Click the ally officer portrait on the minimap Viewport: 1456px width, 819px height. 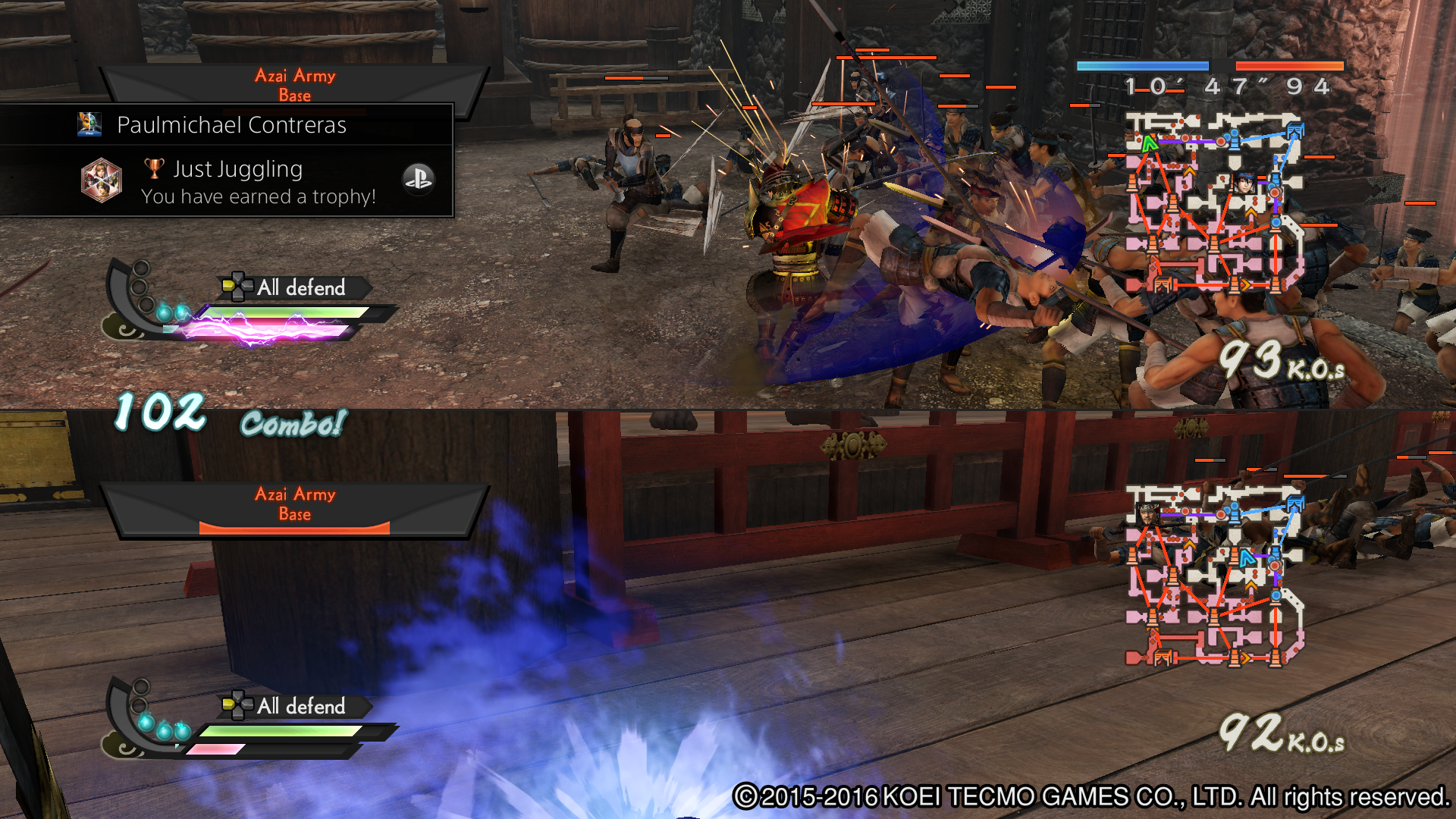tap(1244, 183)
